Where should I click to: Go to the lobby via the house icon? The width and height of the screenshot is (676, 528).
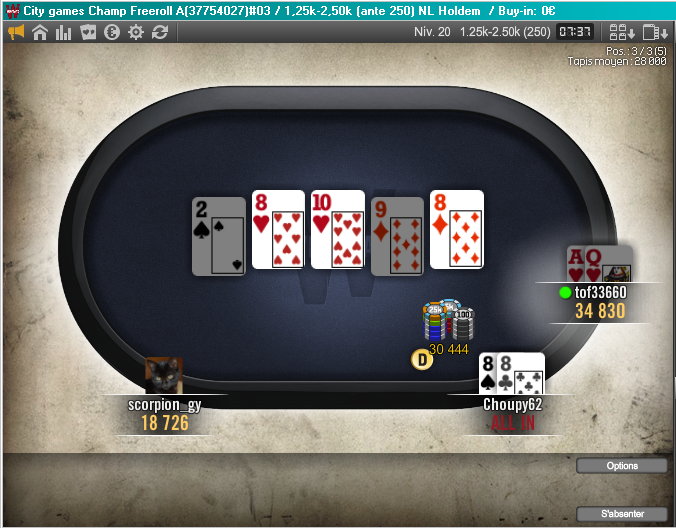40,32
